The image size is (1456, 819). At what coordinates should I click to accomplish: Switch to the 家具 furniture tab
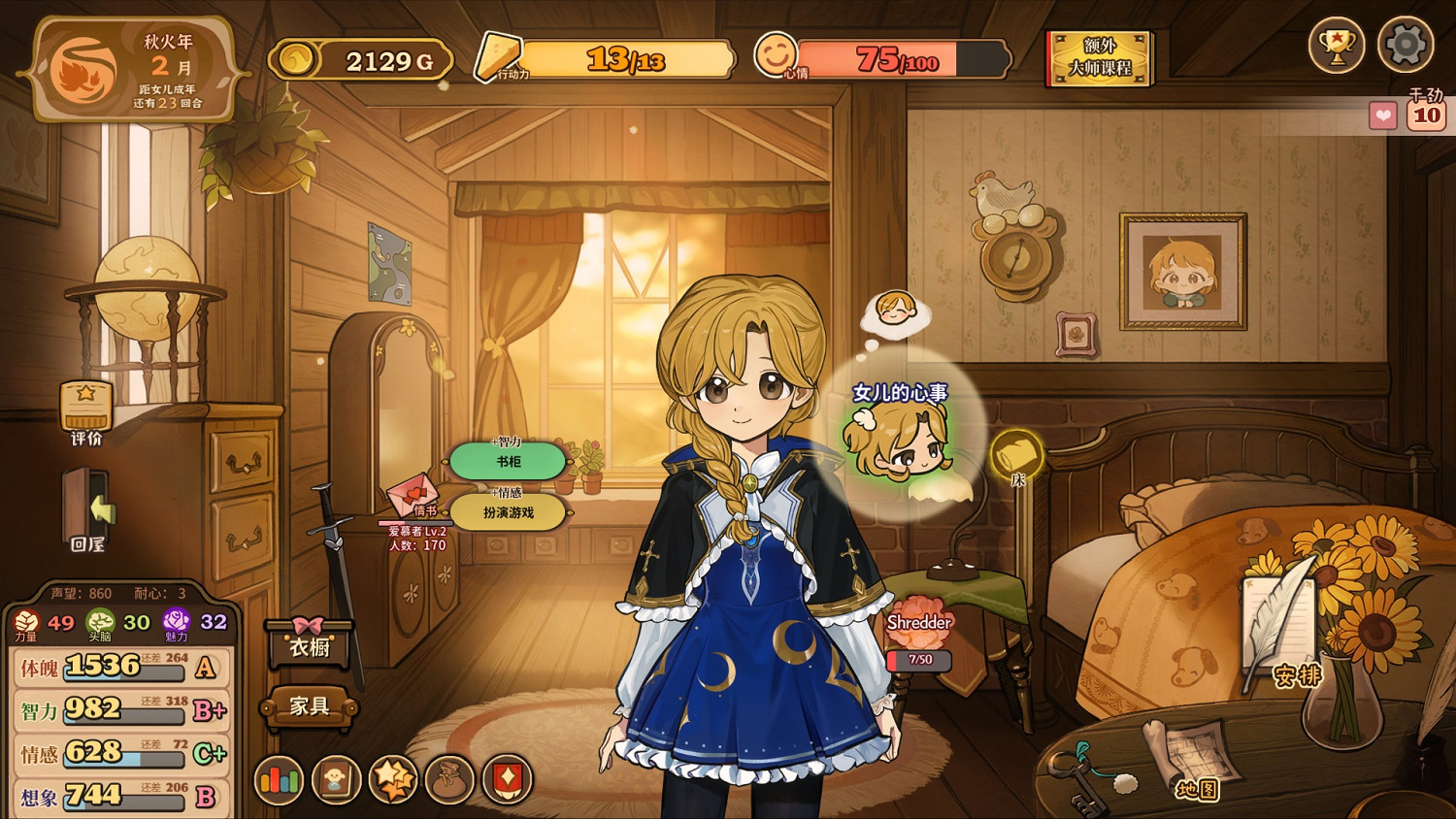click(308, 707)
